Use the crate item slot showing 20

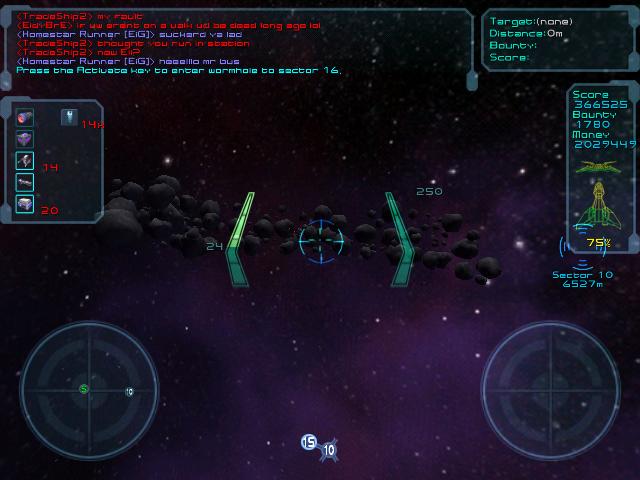click(25, 204)
